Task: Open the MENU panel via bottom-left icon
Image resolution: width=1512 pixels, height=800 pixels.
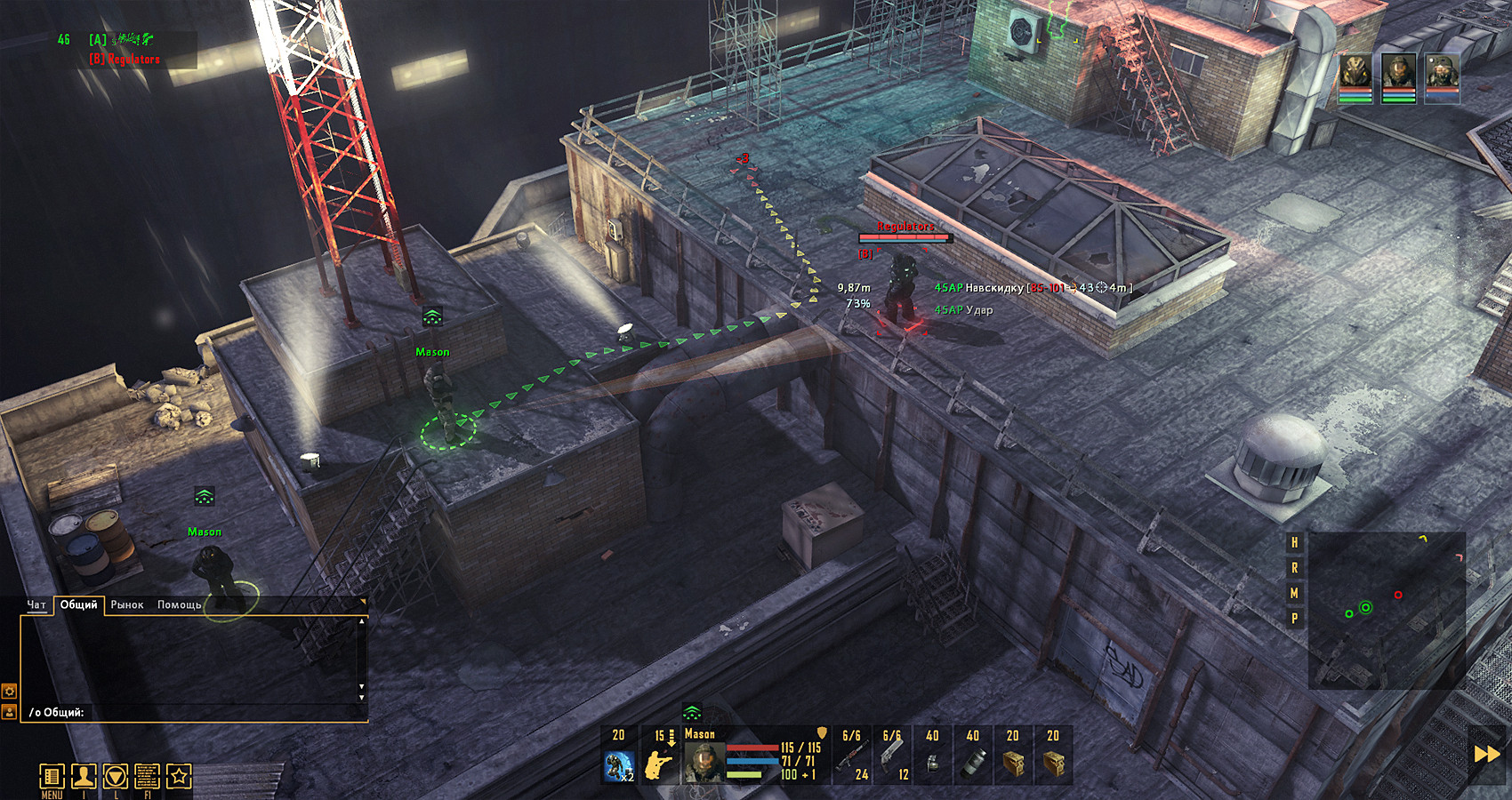Action: click(x=52, y=776)
